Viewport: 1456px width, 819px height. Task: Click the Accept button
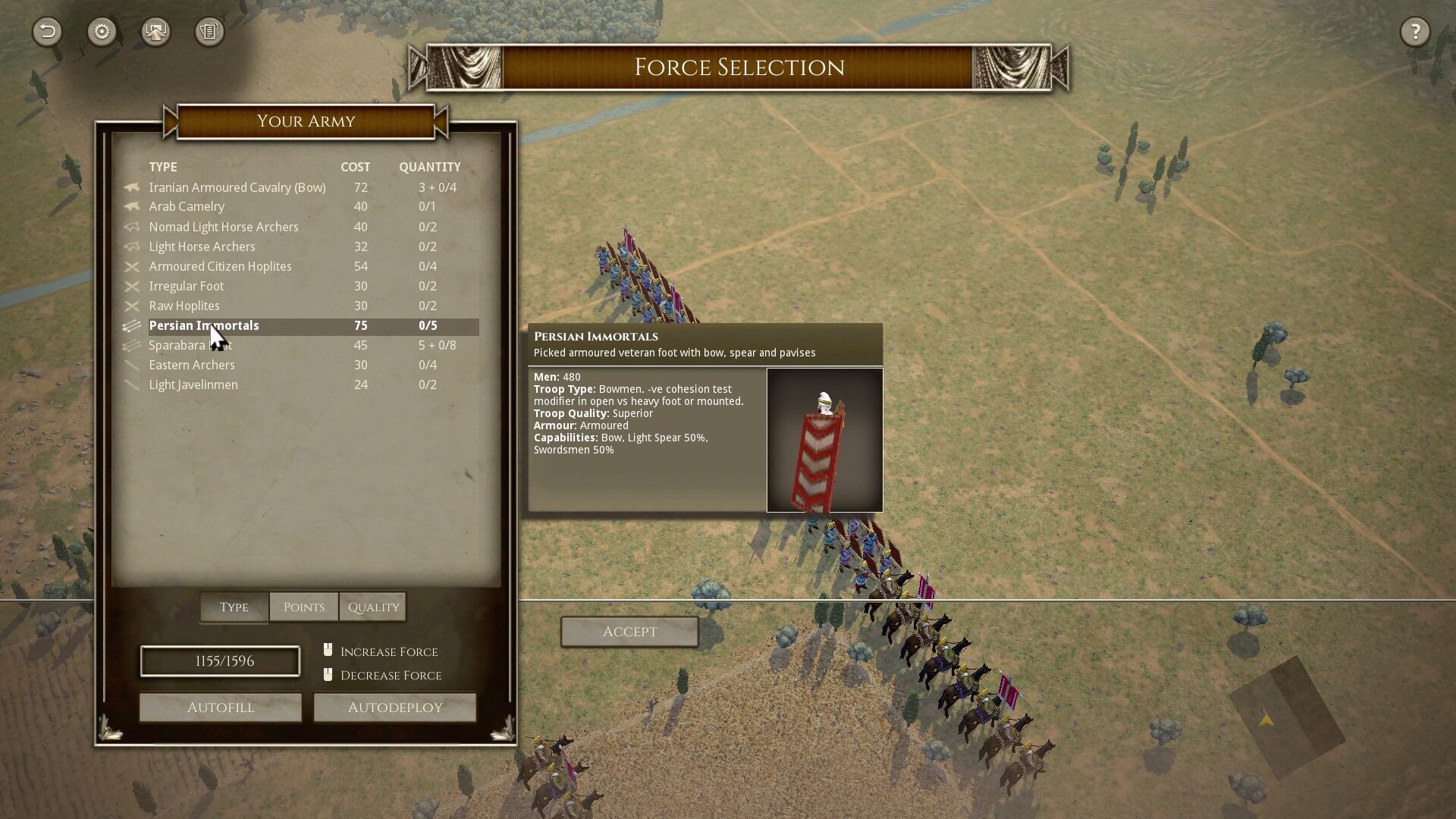tap(629, 632)
